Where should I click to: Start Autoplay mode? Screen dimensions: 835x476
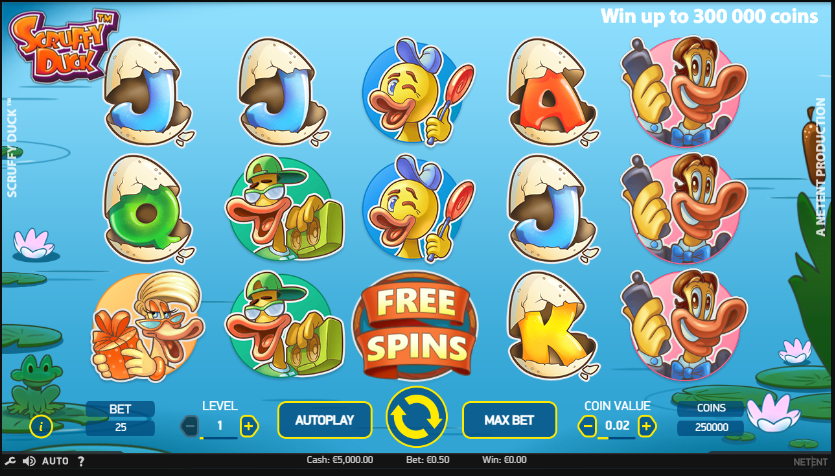pos(324,420)
